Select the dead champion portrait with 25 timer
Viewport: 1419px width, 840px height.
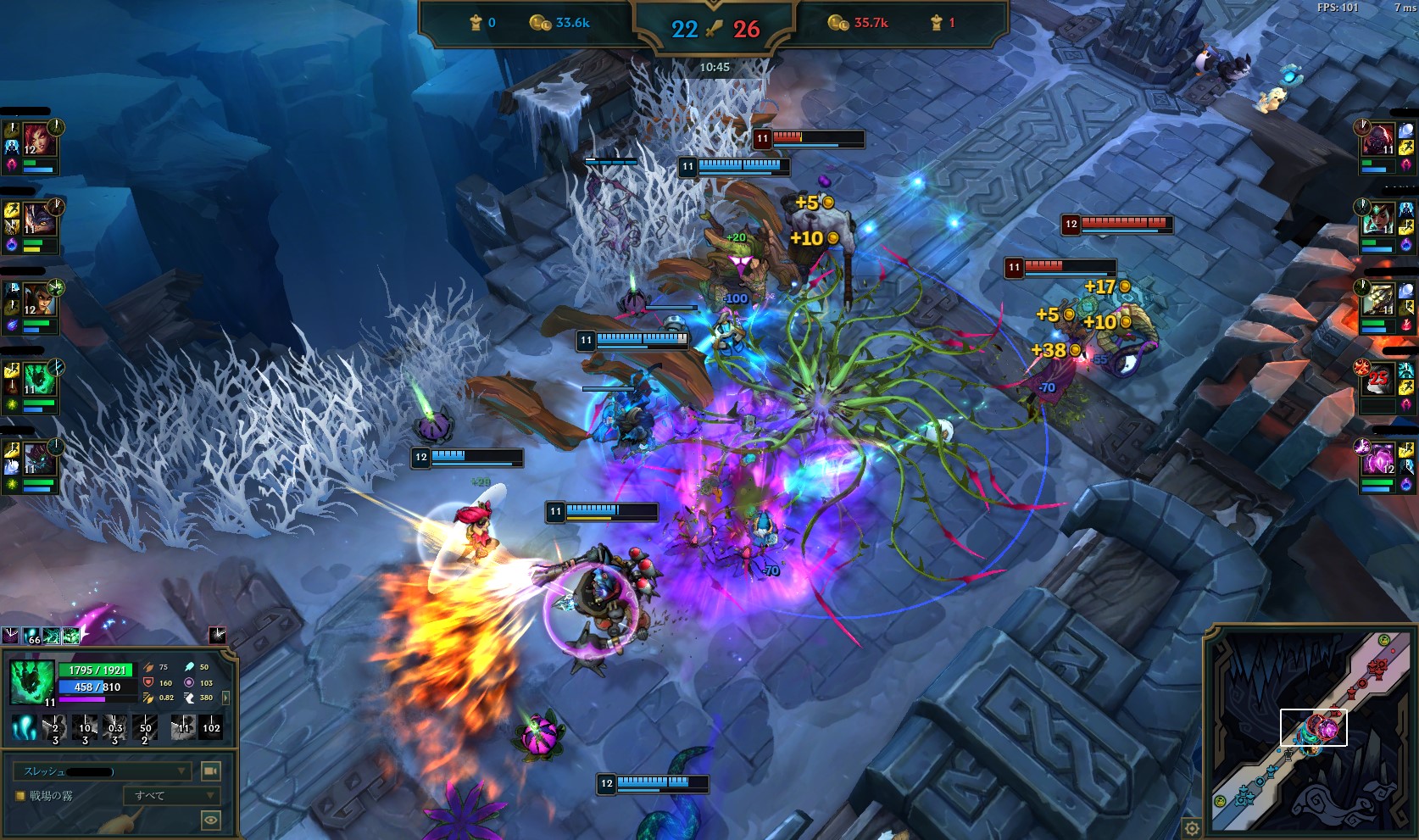(1378, 379)
